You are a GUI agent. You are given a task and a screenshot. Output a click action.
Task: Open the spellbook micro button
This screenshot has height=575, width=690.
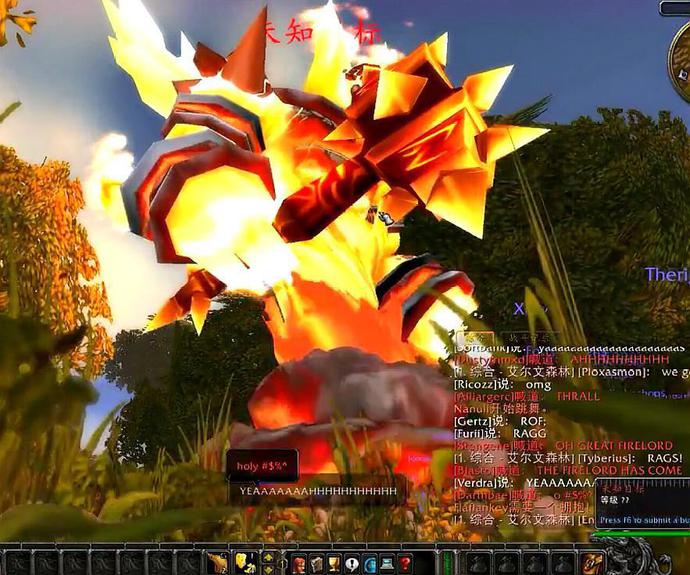pyautogui.click(x=314, y=564)
